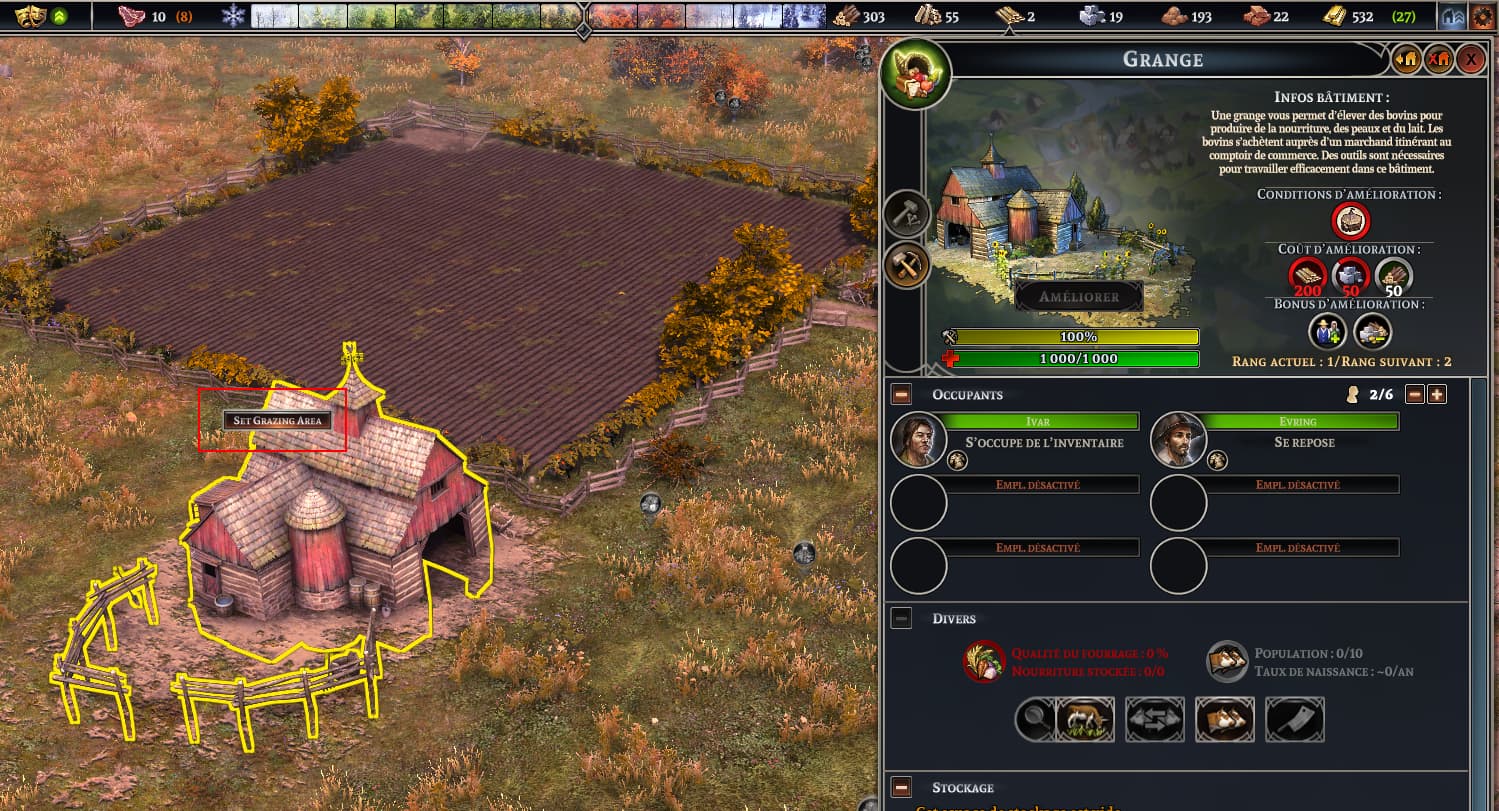Collapse the Stockage section
1499x811 pixels.
point(901,787)
